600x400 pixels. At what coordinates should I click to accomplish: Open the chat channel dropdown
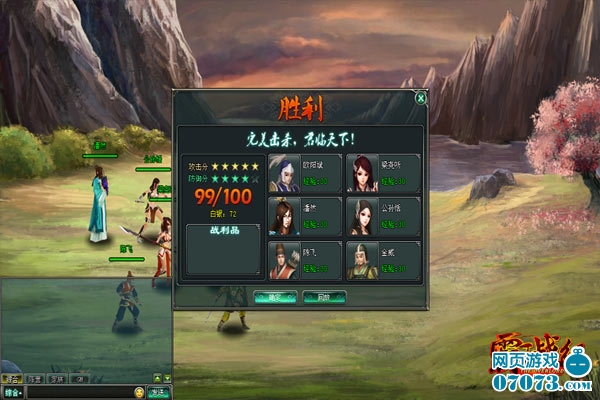pos(13,392)
